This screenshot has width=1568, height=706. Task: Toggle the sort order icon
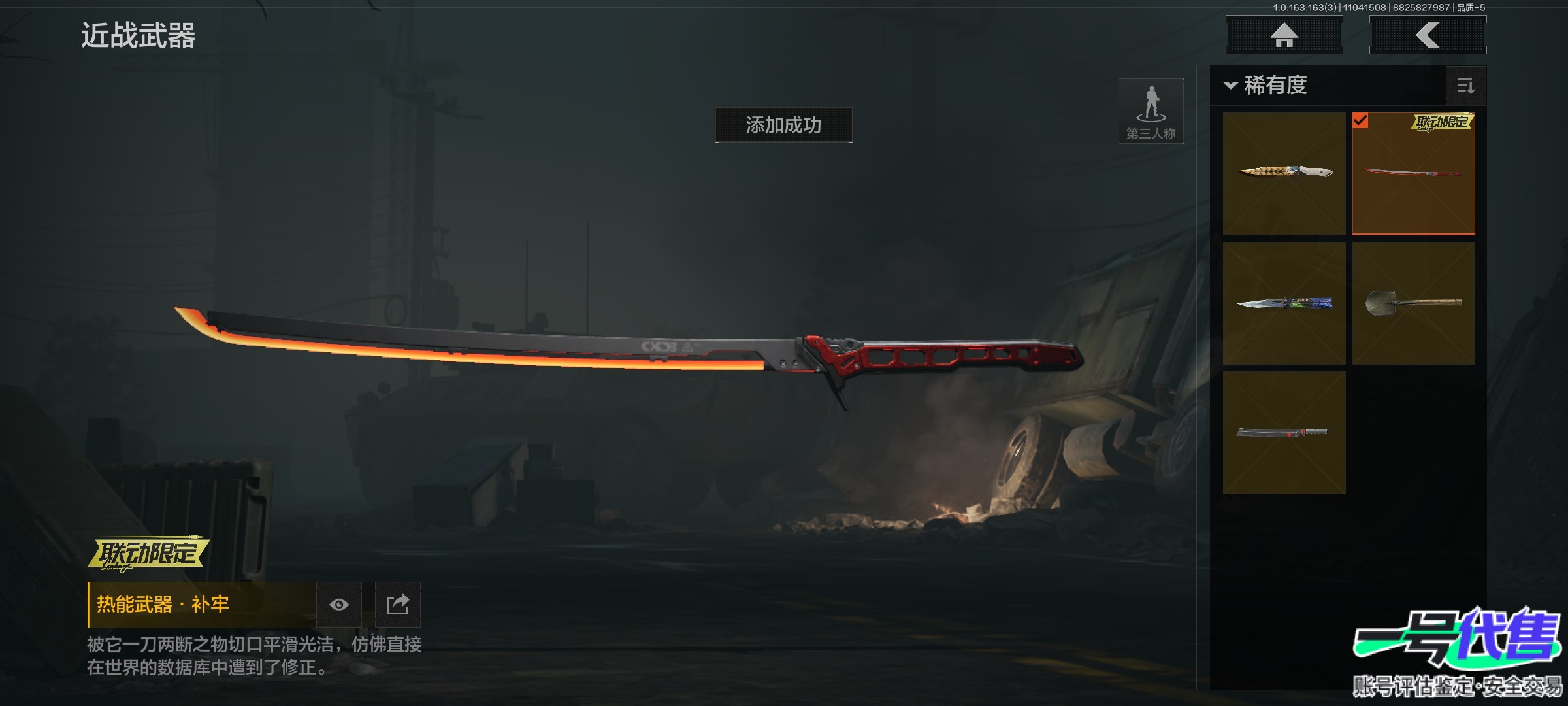pos(1465,86)
